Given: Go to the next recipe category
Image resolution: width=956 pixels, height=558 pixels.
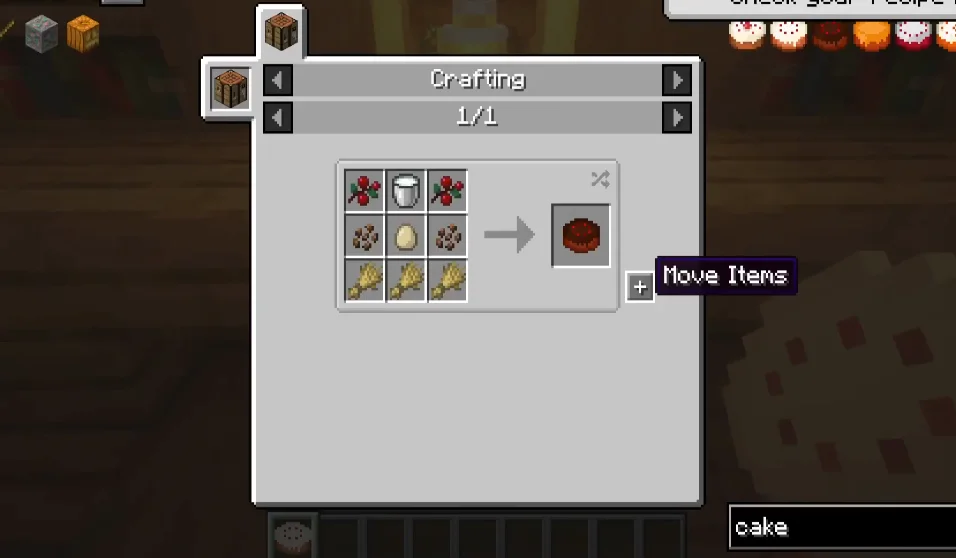Looking at the screenshot, I should (677, 80).
